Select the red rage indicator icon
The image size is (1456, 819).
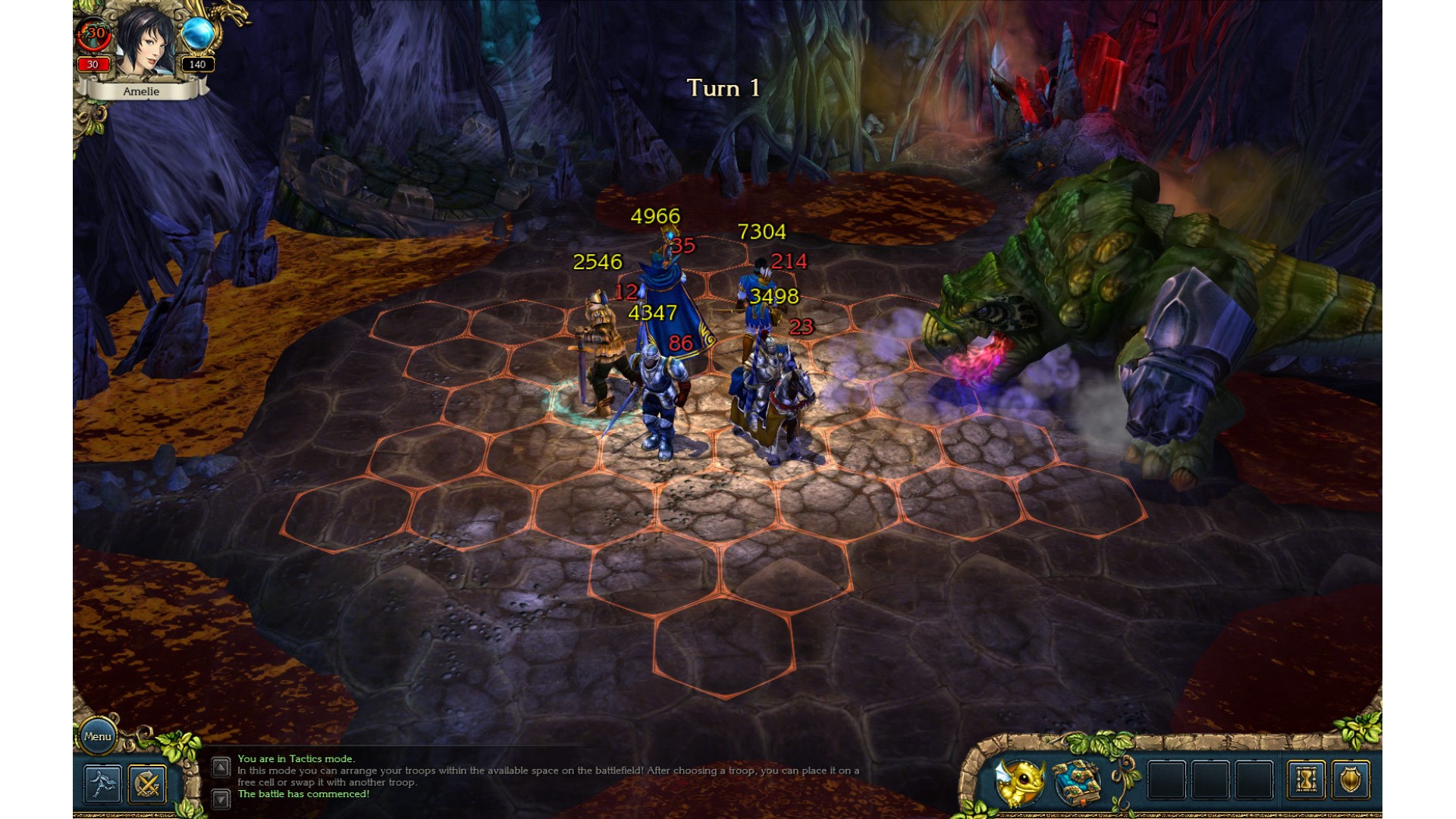[94, 35]
